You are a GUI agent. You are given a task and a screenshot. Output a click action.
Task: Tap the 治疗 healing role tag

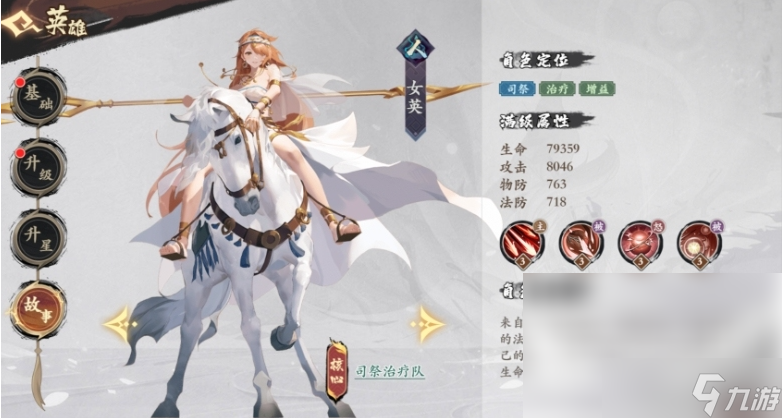[x=554, y=89]
